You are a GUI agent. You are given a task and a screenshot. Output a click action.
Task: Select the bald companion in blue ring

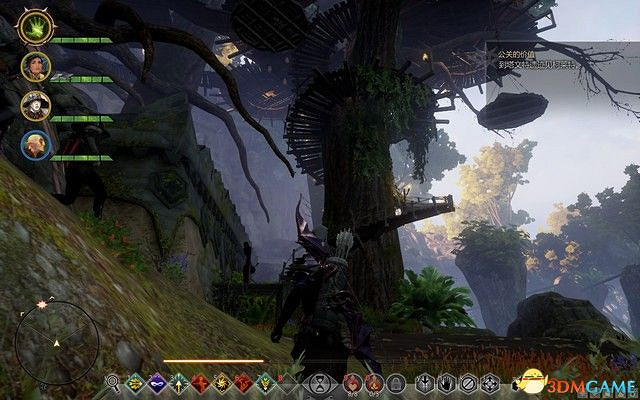point(33,145)
